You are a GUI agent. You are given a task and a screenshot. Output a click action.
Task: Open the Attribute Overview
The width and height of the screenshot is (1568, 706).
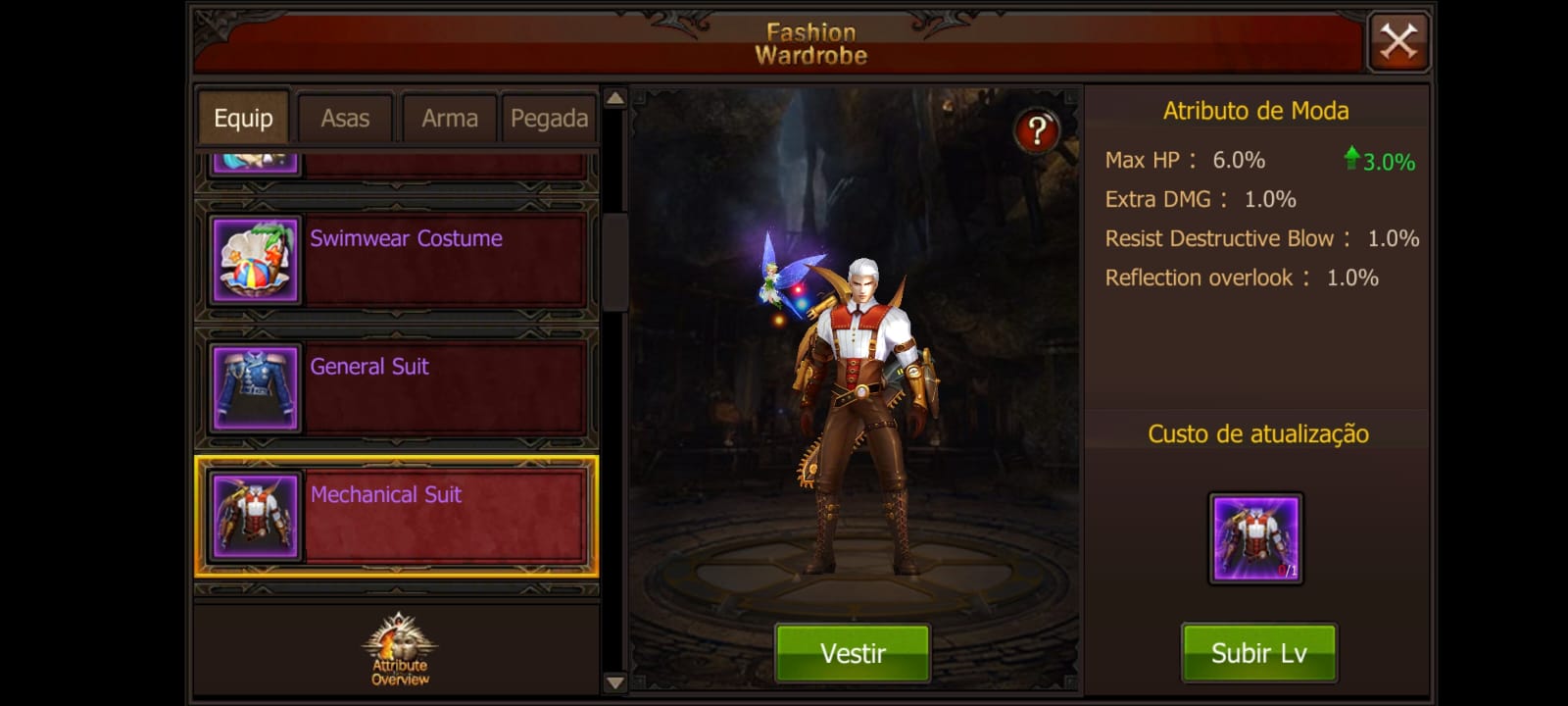tap(400, 649)
